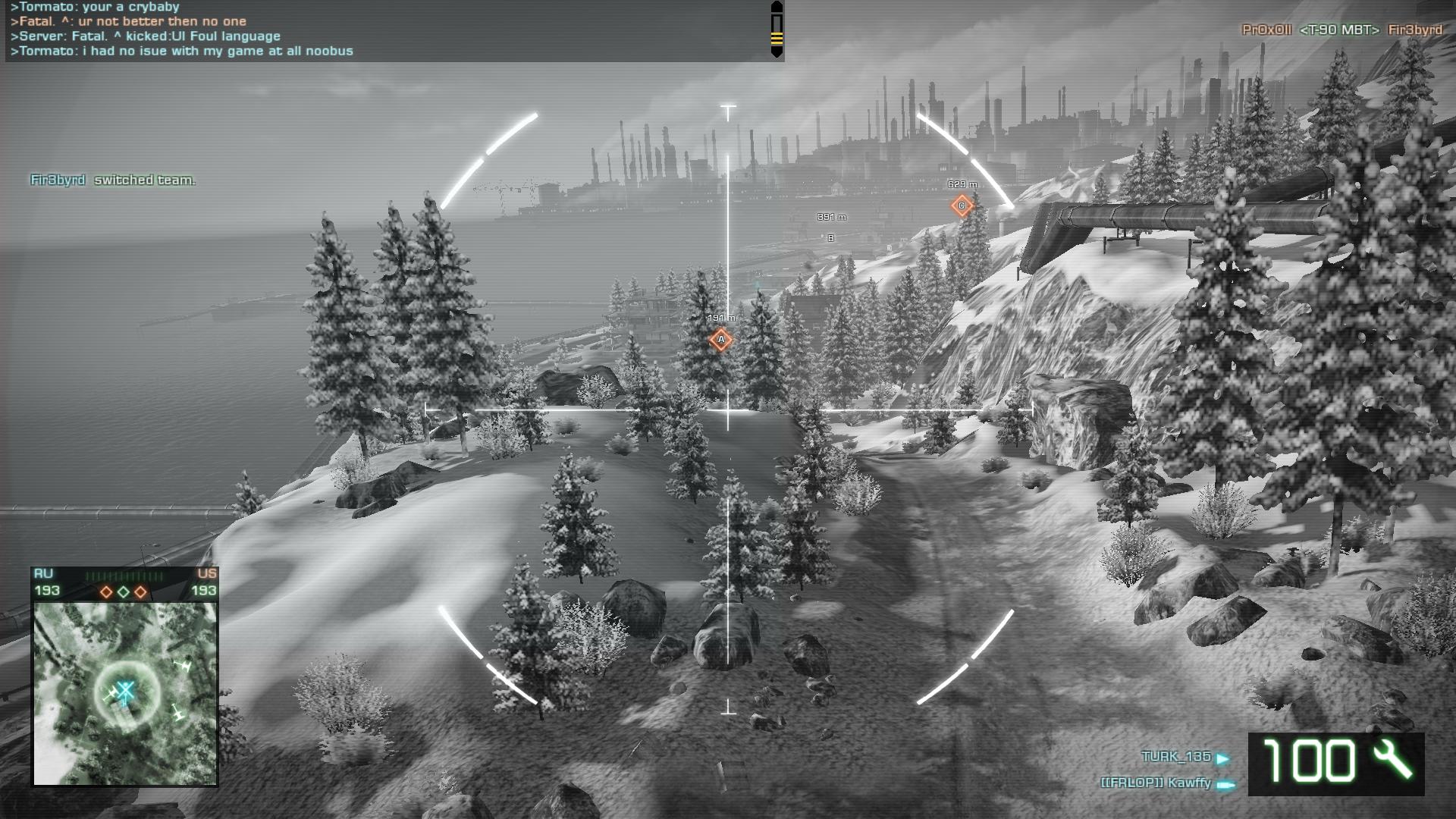Click the flag status diamonds above the minimap

pyautogui.click(x=123, y=591)
